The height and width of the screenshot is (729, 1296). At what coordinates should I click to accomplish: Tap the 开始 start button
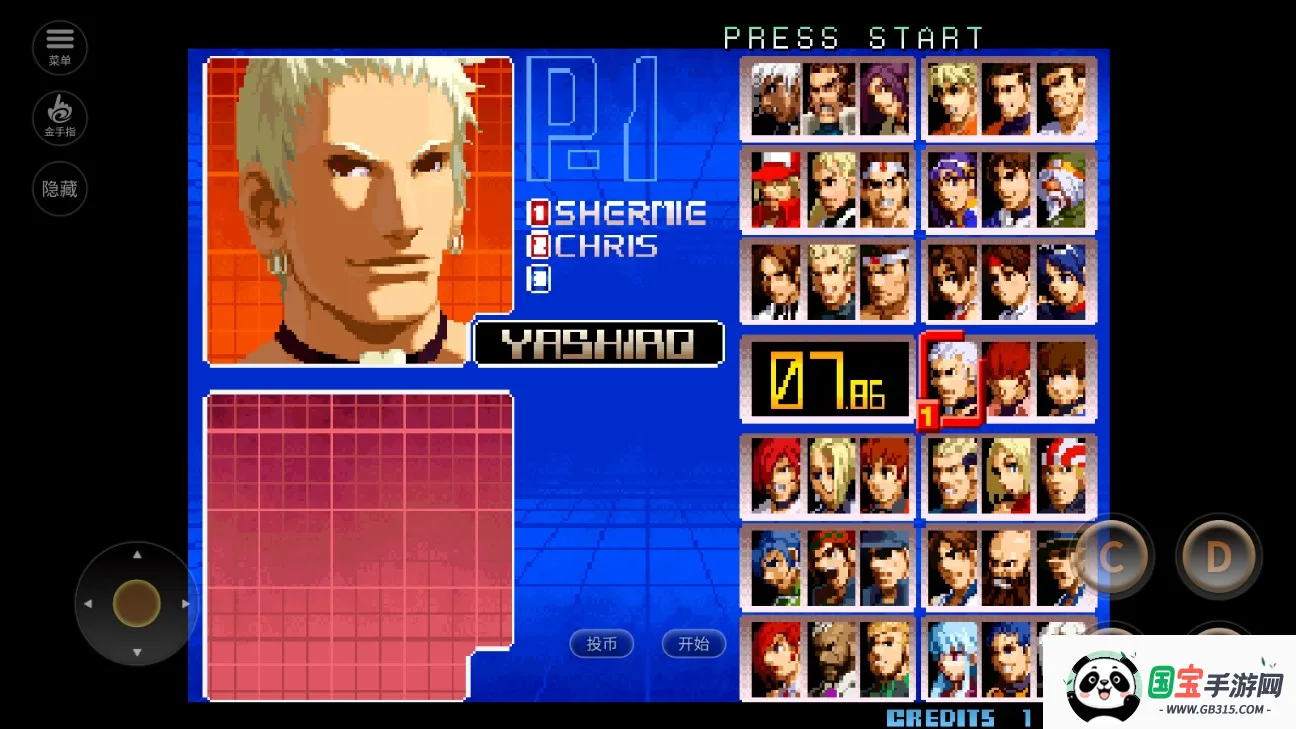(693, 644)
